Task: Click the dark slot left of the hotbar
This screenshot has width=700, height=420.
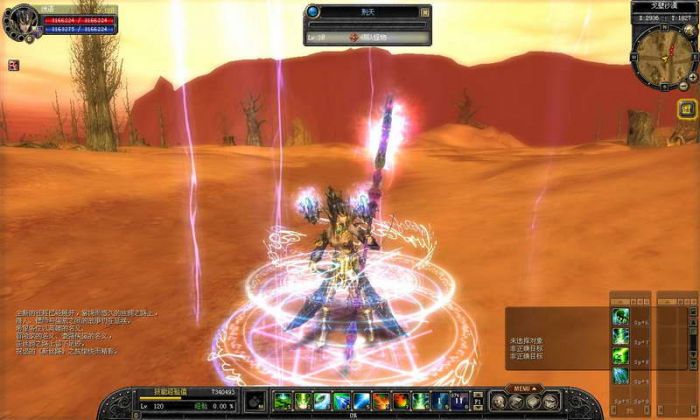Action: tap(255, 401)
